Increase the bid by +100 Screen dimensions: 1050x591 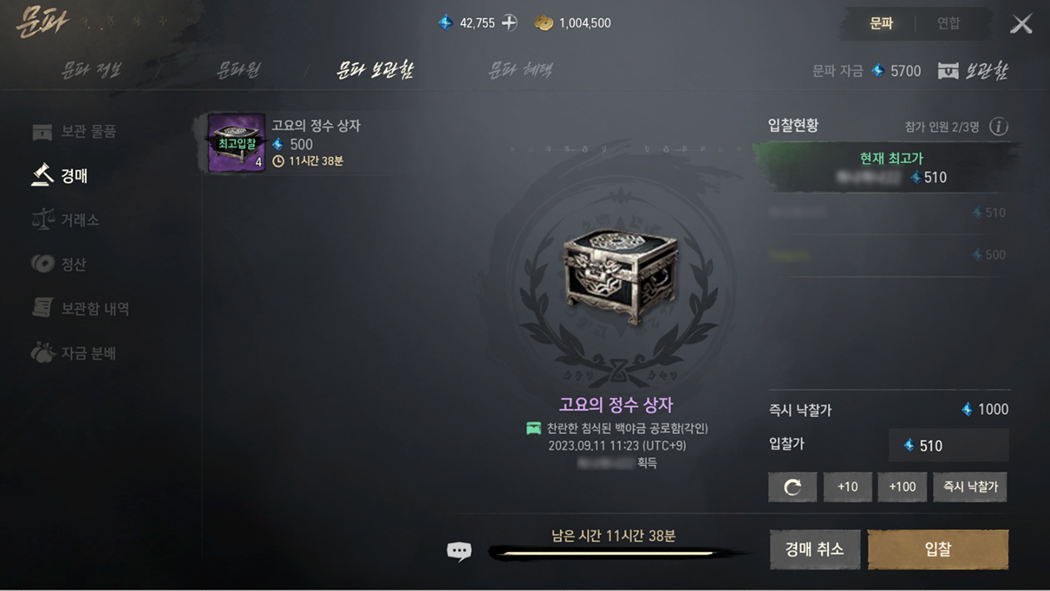click(902, 487)
